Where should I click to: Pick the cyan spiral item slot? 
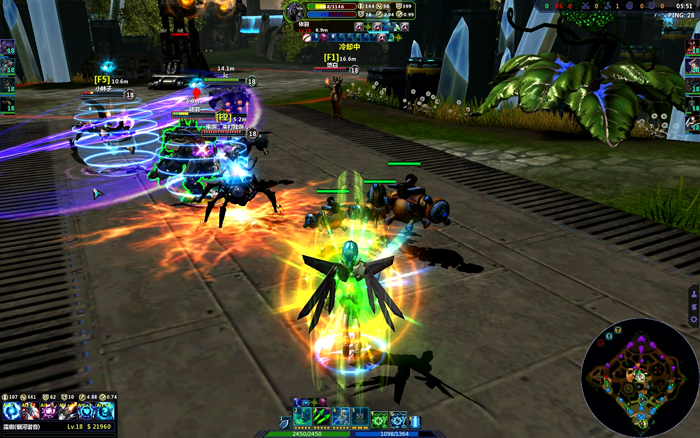107,411
